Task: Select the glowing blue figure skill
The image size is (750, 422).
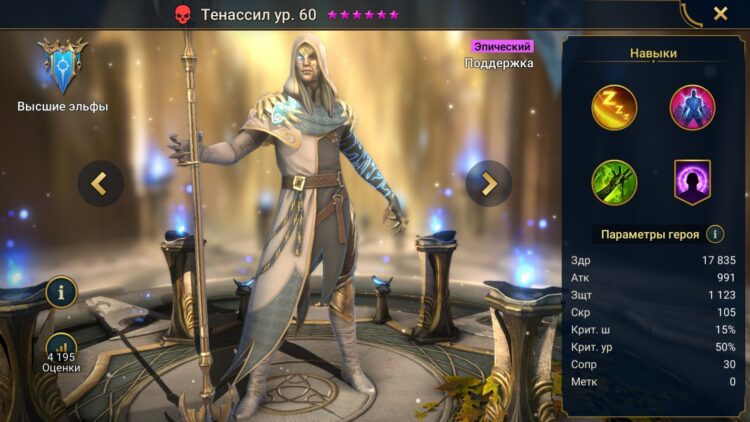Action: point(692,108)
